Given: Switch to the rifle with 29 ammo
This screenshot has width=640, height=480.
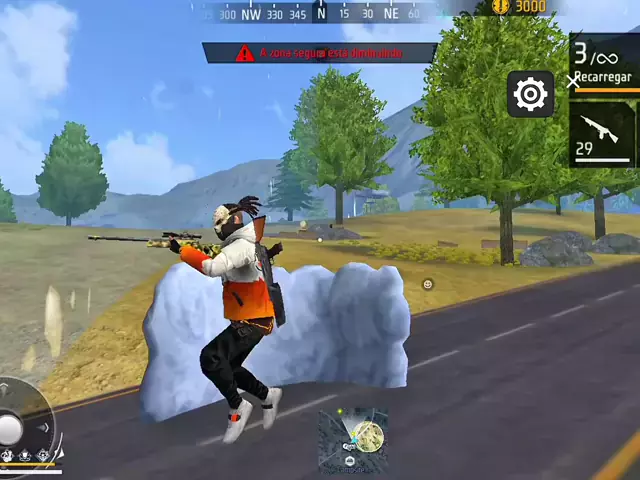Looking at the screenshot, I should tap(603, 133).
